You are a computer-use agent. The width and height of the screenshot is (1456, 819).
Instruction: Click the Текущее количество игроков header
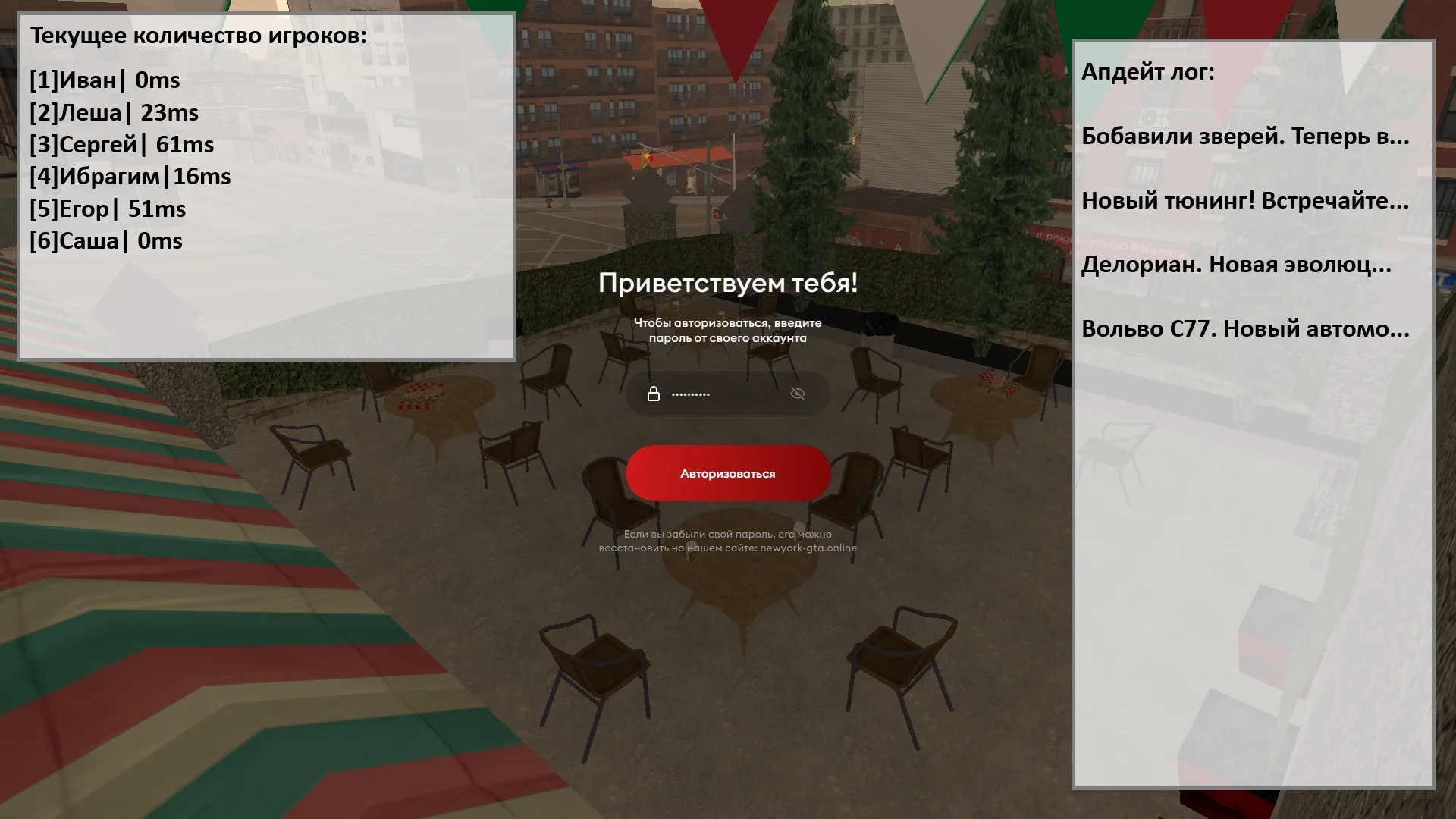tap(197, 34)
